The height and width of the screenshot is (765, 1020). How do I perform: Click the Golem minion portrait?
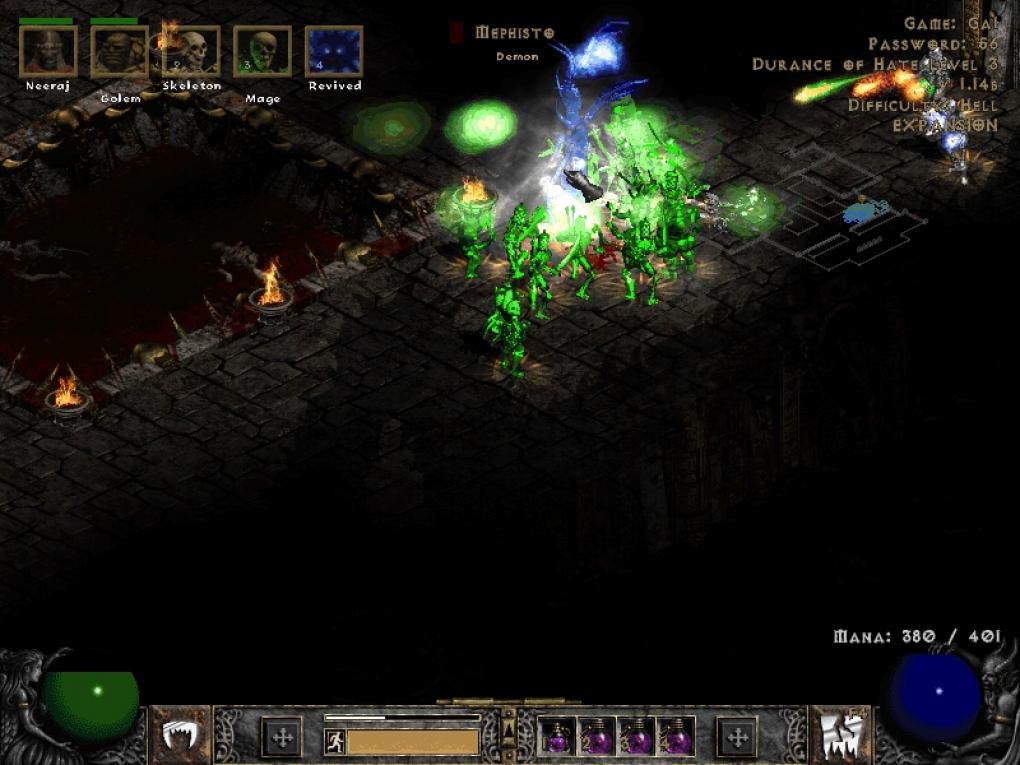120,52
